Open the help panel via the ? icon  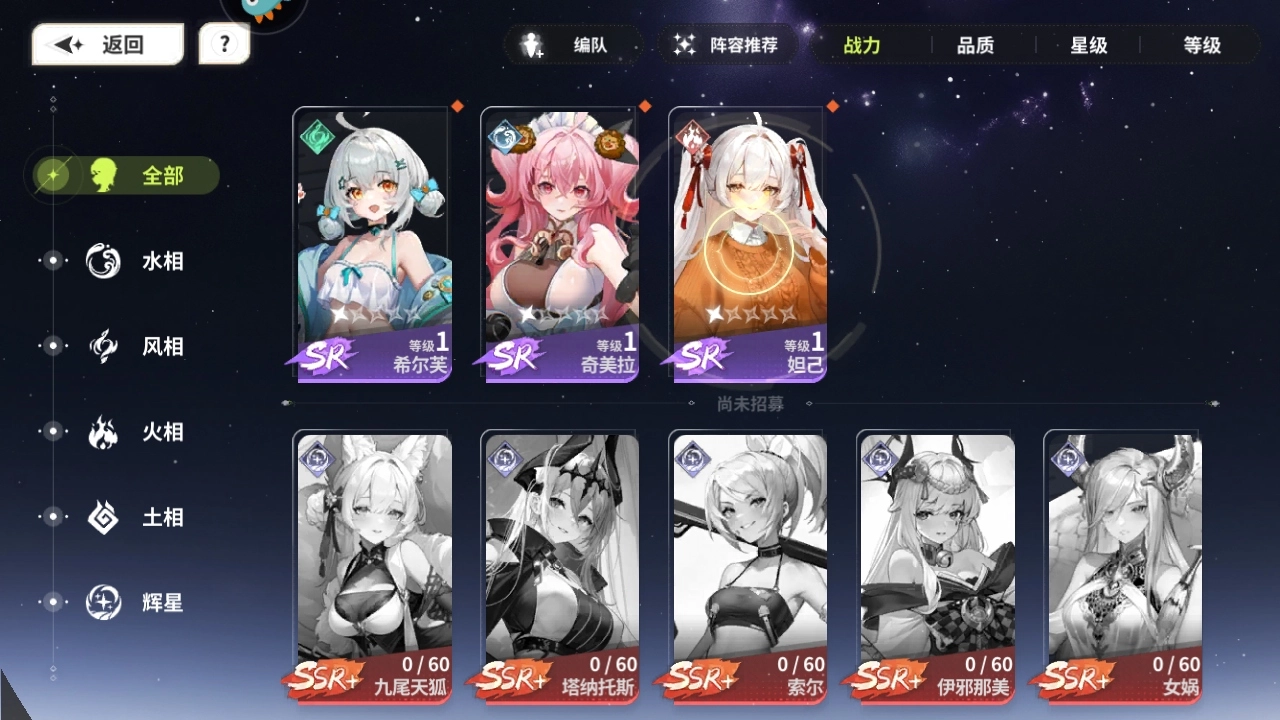224,42
